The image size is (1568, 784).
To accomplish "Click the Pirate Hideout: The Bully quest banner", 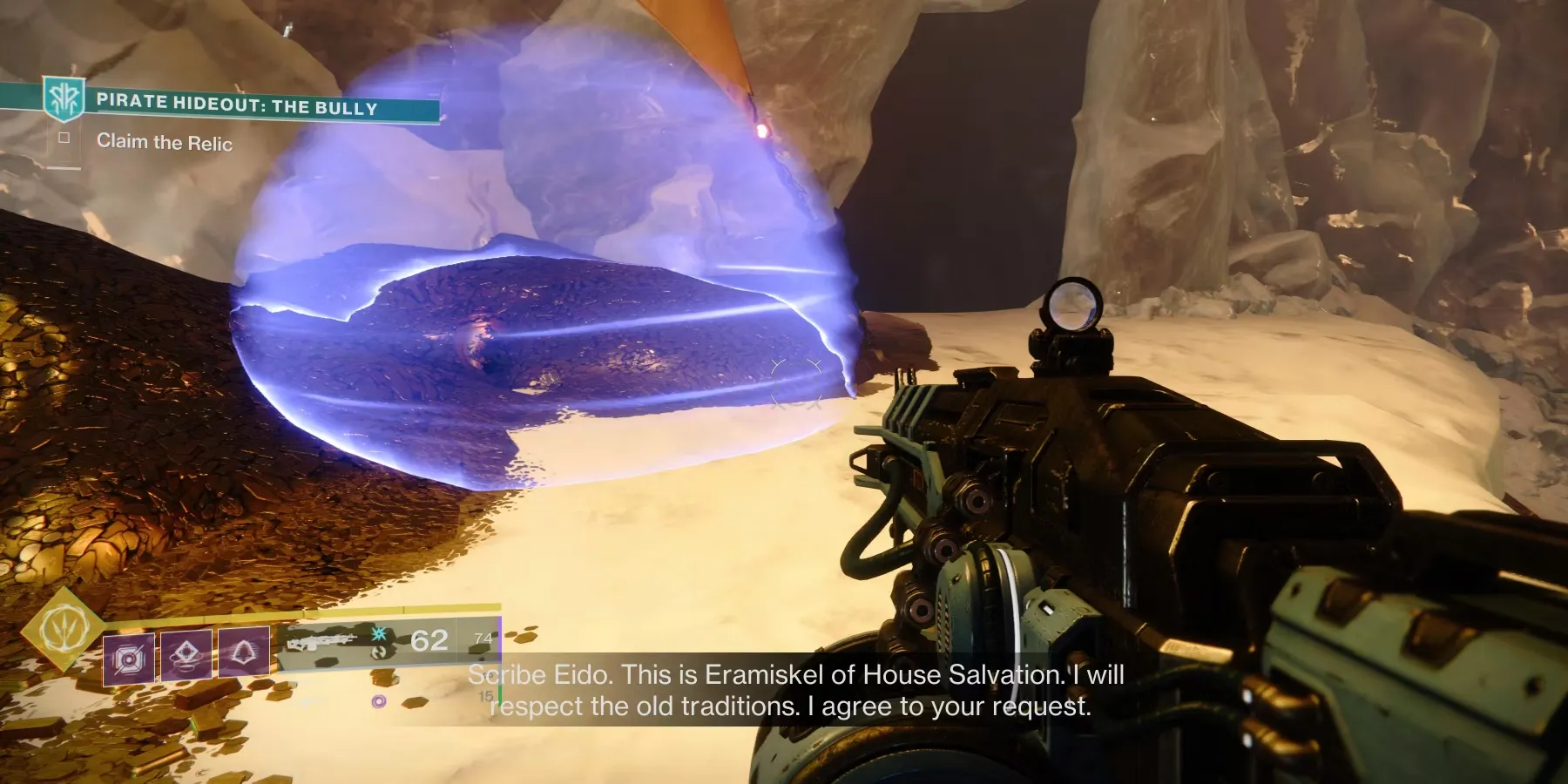I will 237,105.
